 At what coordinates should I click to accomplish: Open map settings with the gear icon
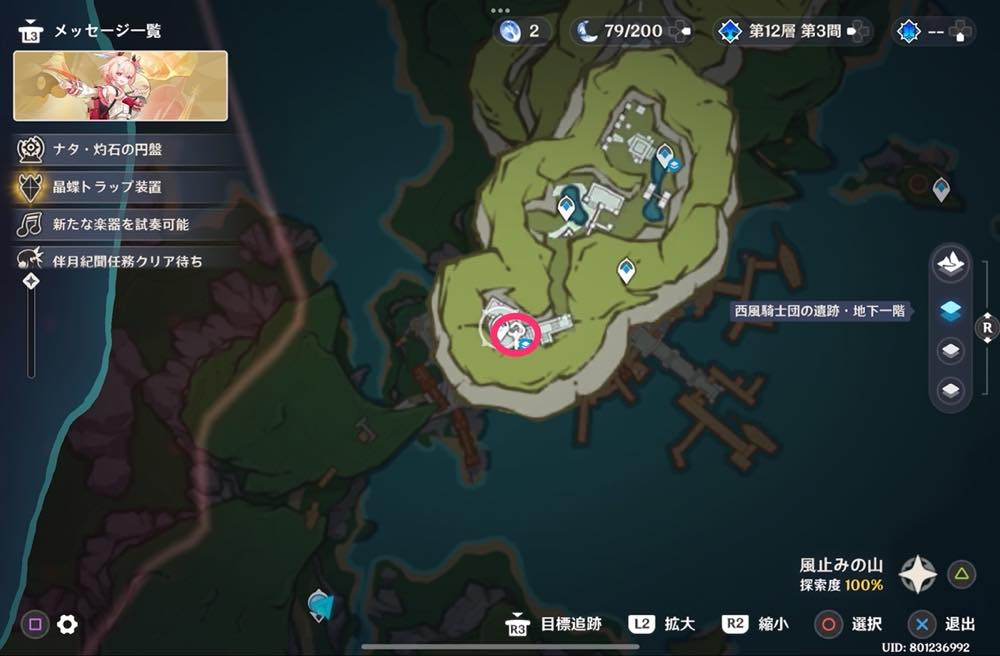coord(67,625)
